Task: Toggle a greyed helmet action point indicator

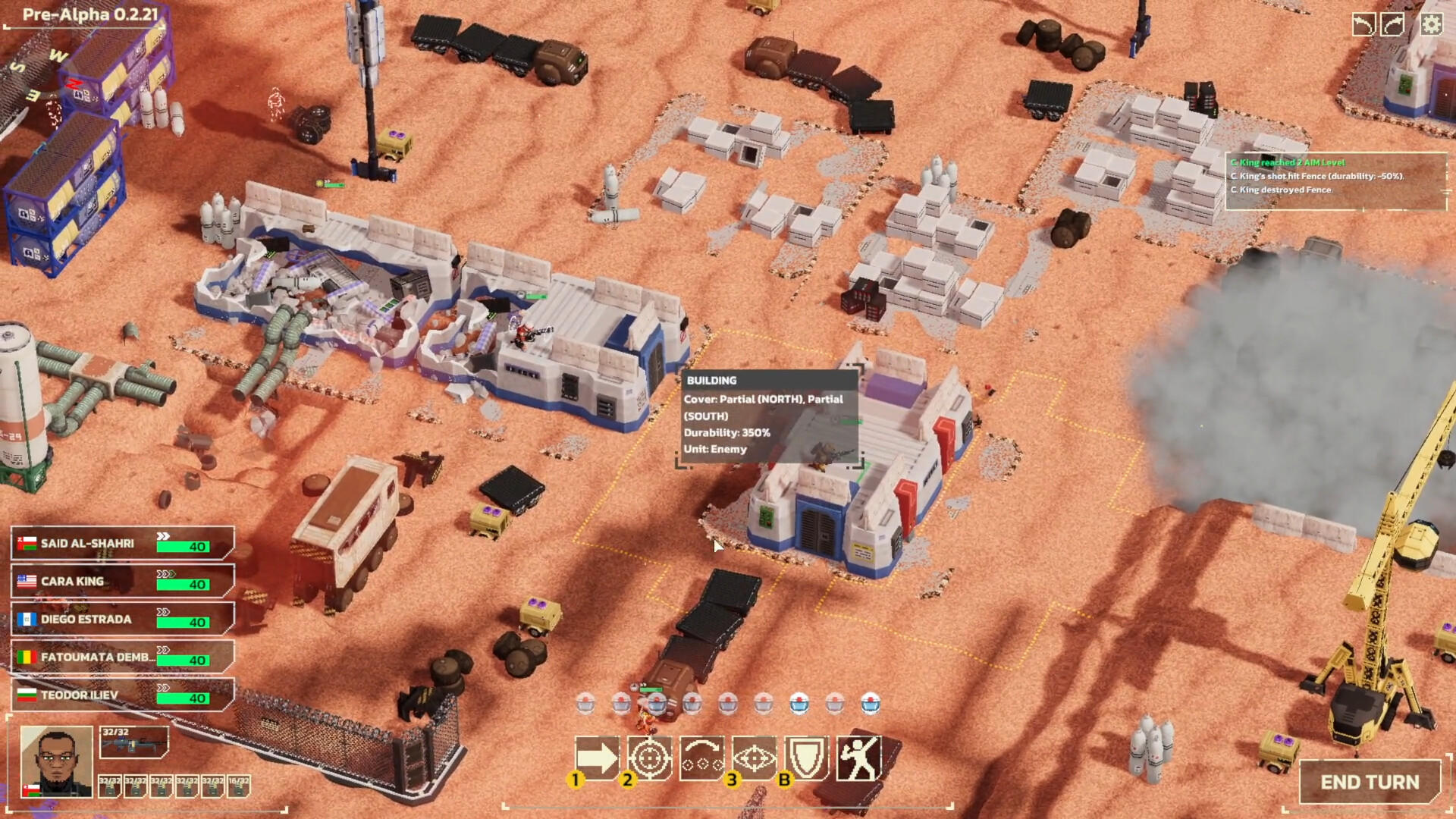Action: (x=762, y=704)
